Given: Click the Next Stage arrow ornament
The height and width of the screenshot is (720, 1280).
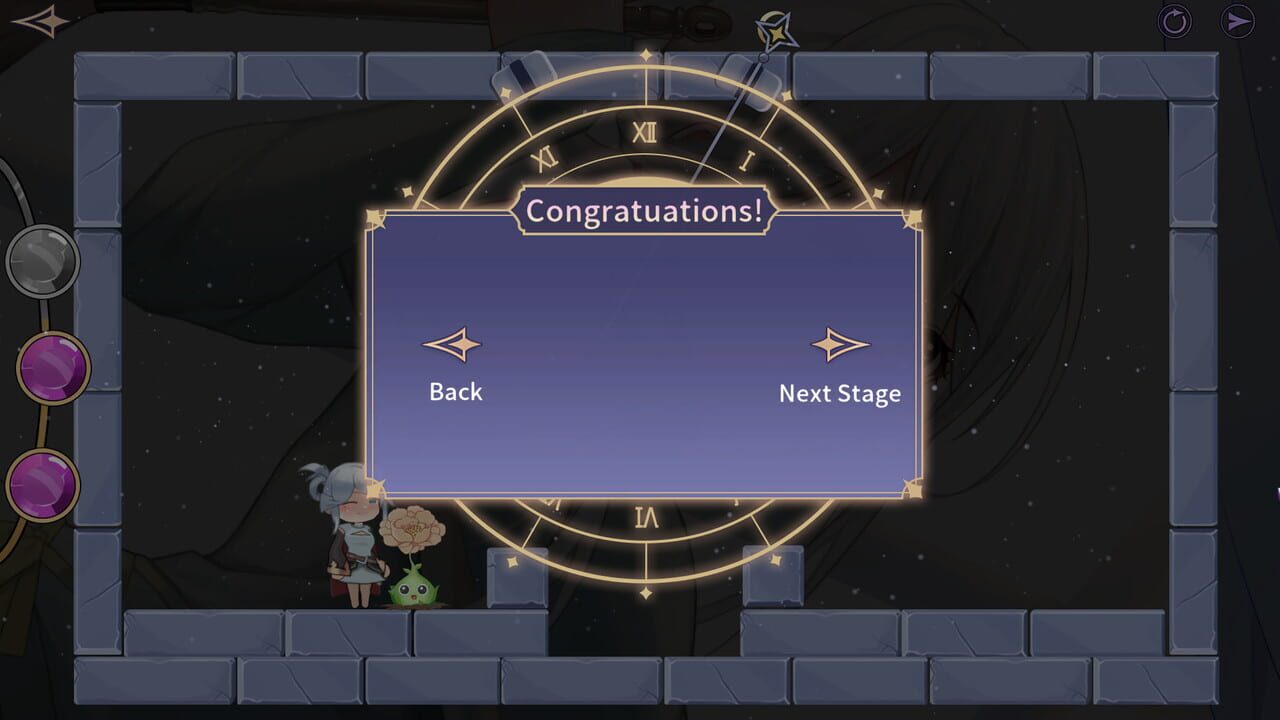Looking at the screenshot, I should pyautogui.click(x=840, y=344).
